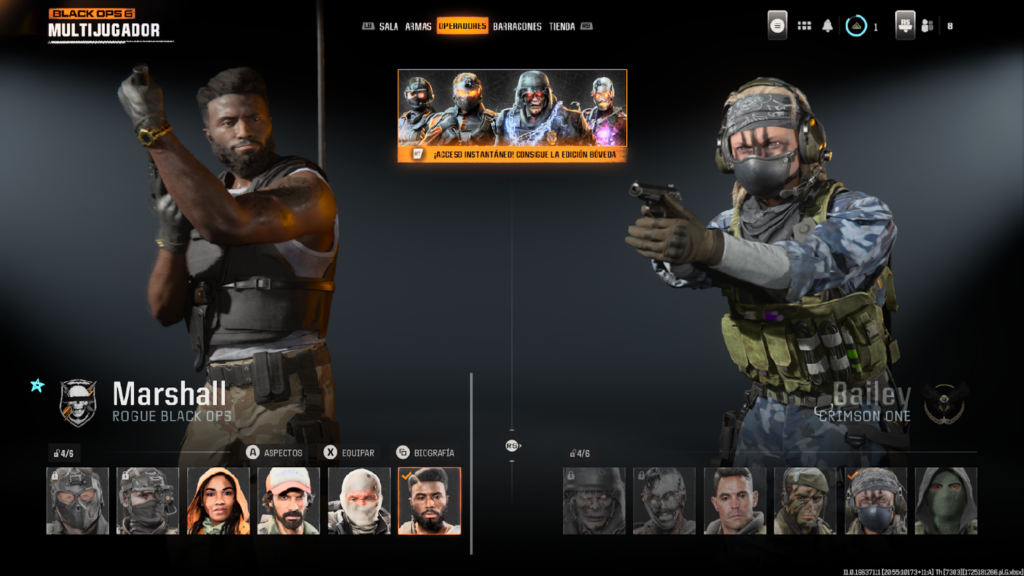Image resolution: width=1024 pixels, height=576 pixels.
Task: Choose the green-hooded masked operator
Action: coord(946,500)
